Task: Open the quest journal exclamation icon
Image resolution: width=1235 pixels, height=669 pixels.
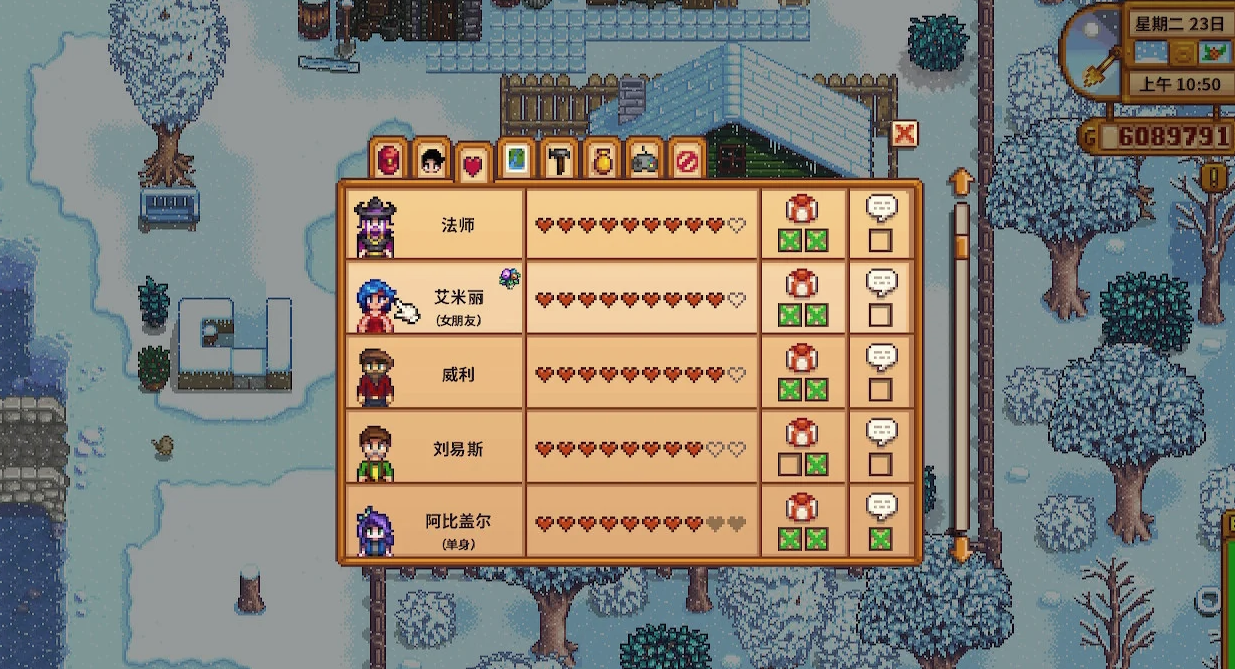Action: click(x=1215, y=178)
